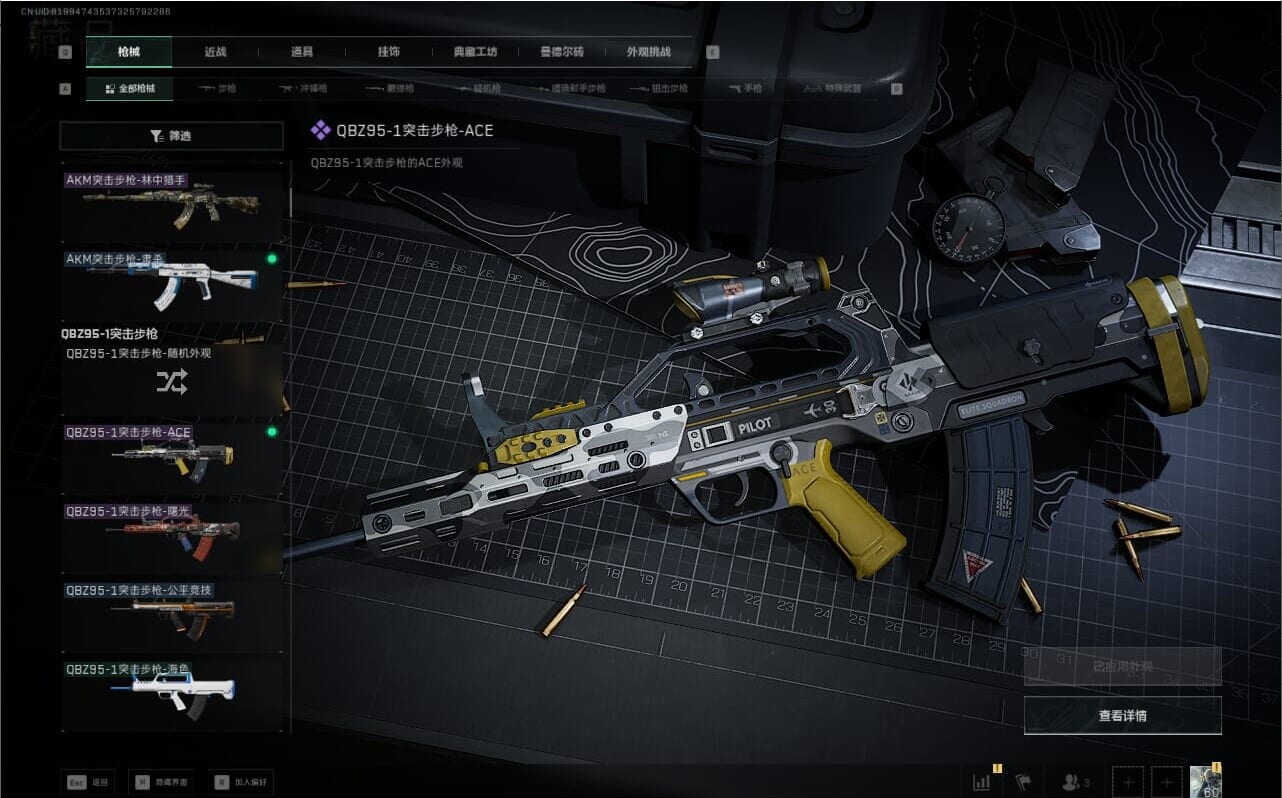Switch to the 近战 melee tab
Screen dimensions: 1282x798
(215, 52)
